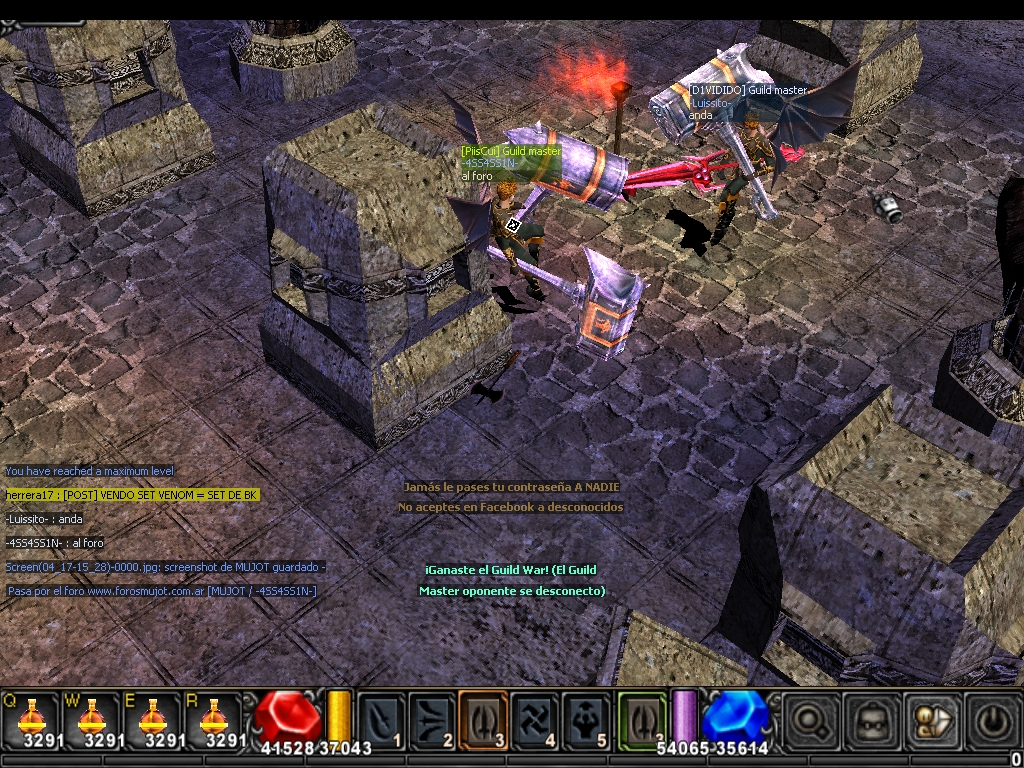
Task: Open the inventory bag button
Action: point(869,720)
